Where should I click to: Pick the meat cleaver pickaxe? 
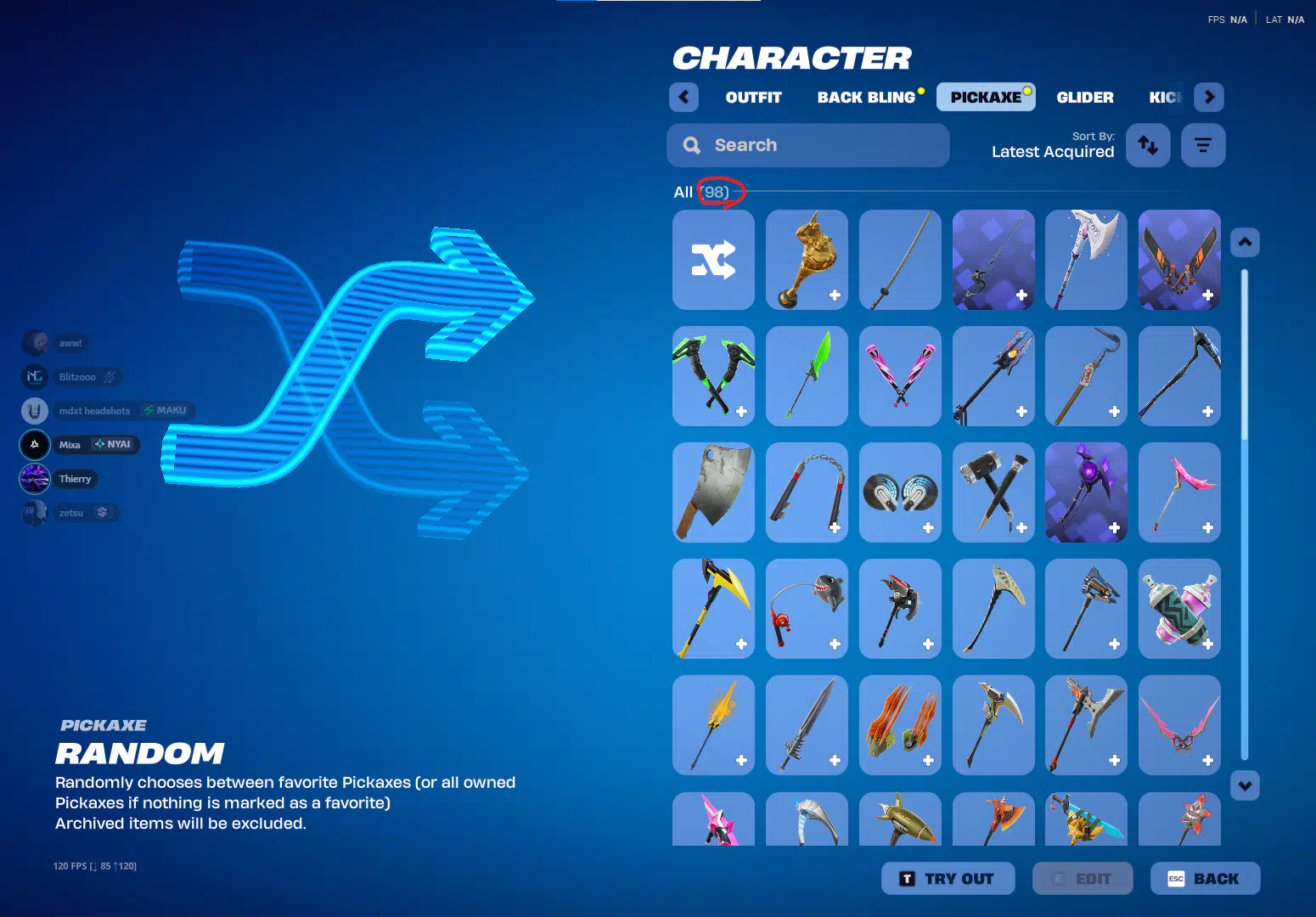[x=713, y=492]
